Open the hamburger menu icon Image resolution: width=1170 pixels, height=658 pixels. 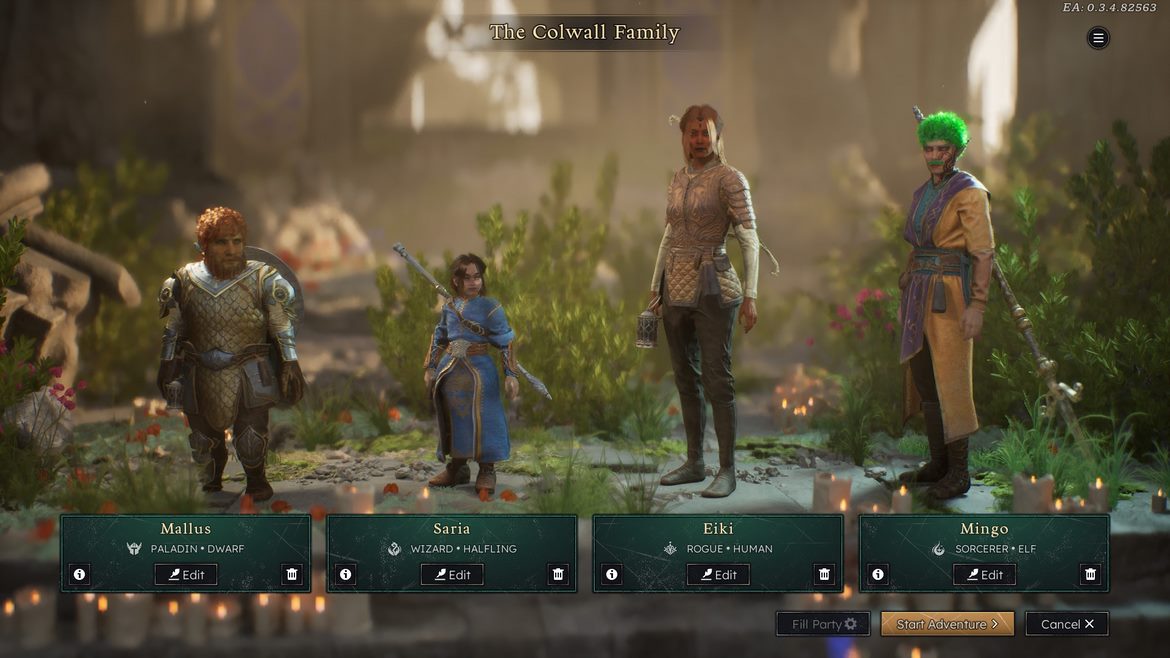coord(1098,38)
